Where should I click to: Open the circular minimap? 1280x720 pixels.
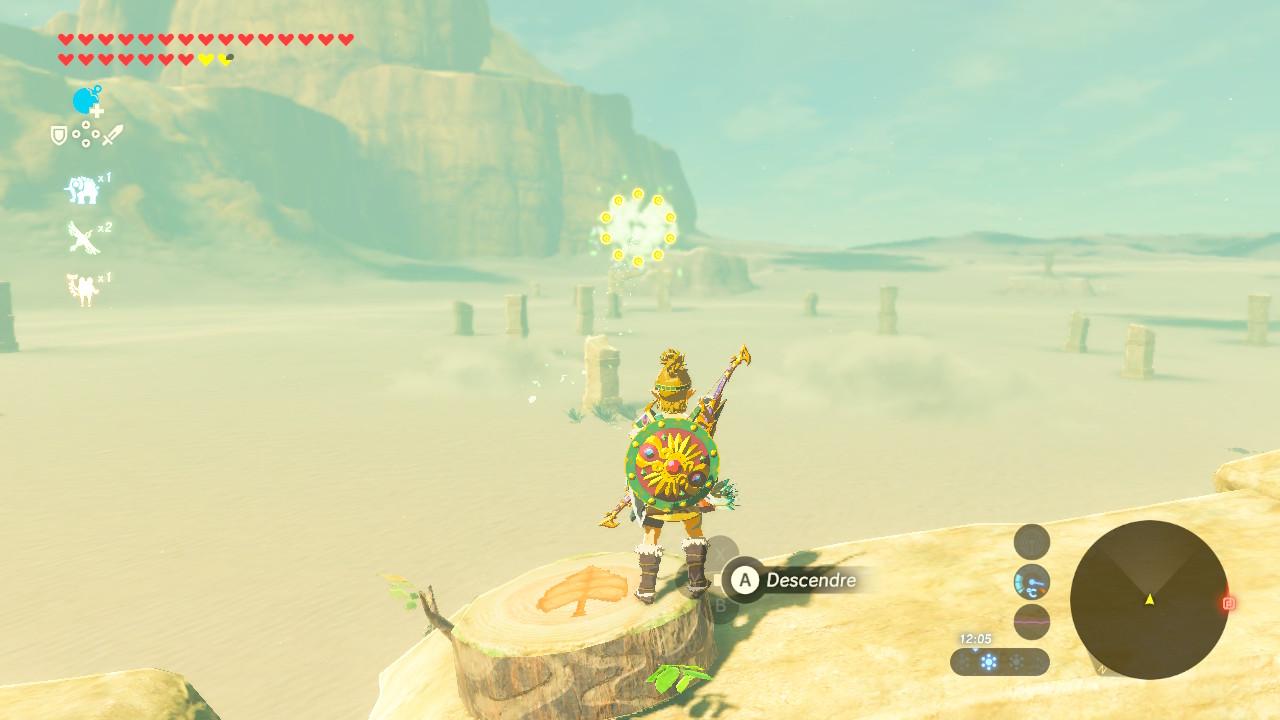pyautogui.click(x=1149, y=599)
